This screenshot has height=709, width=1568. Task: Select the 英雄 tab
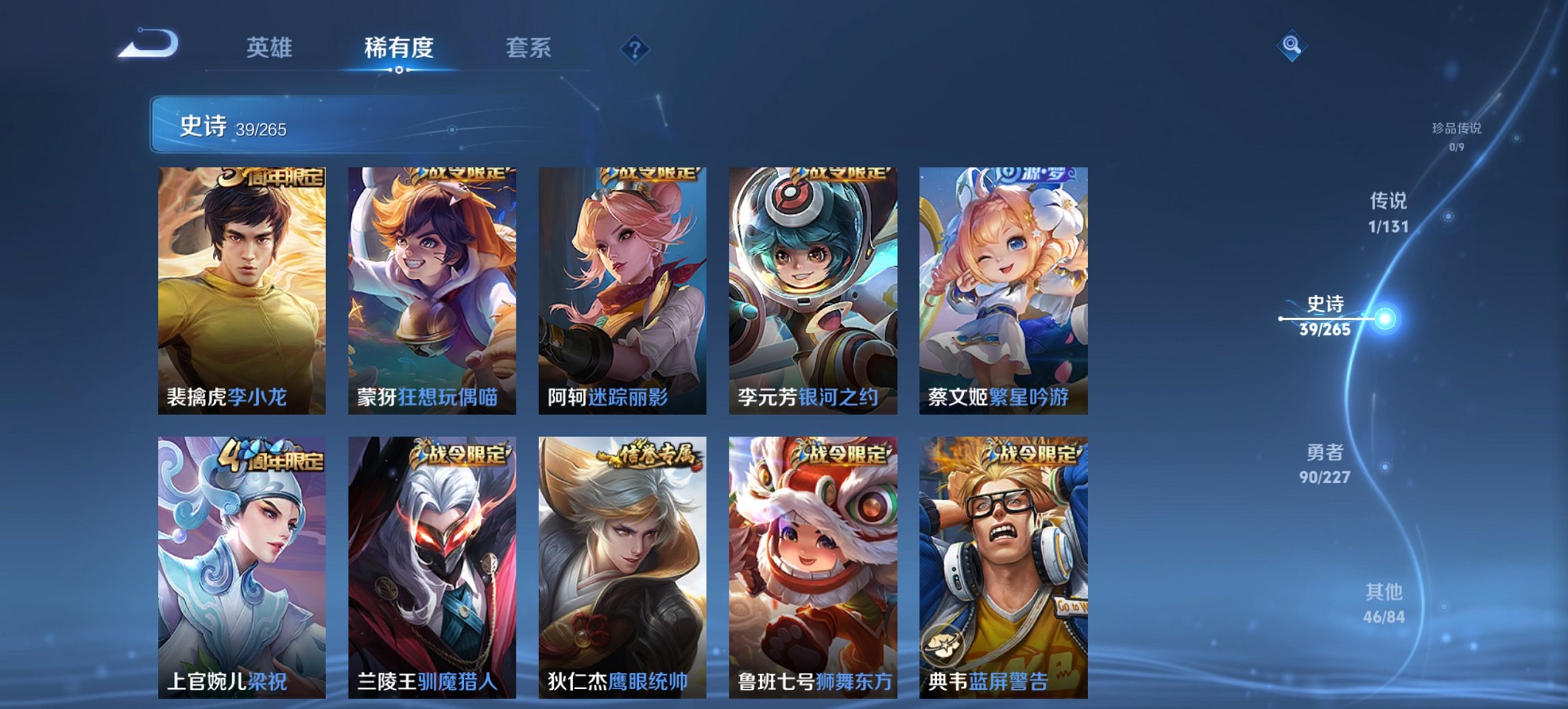(271, 48)
